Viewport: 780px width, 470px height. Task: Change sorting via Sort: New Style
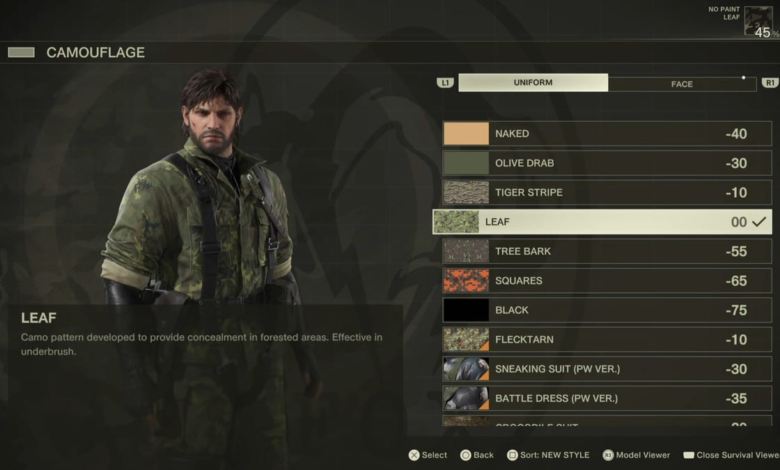[x=546, y=455]
